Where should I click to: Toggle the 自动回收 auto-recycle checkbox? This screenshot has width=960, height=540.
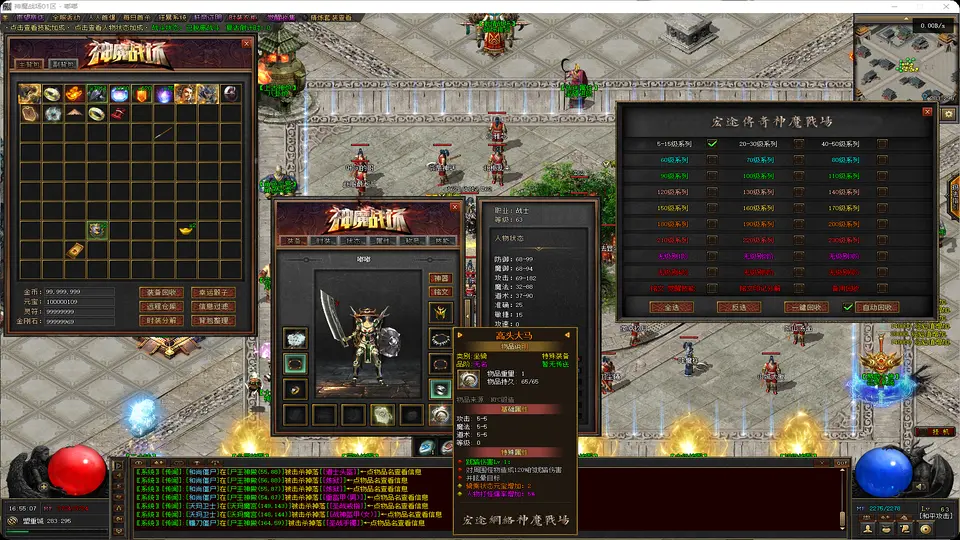click(x=848, y=307)
